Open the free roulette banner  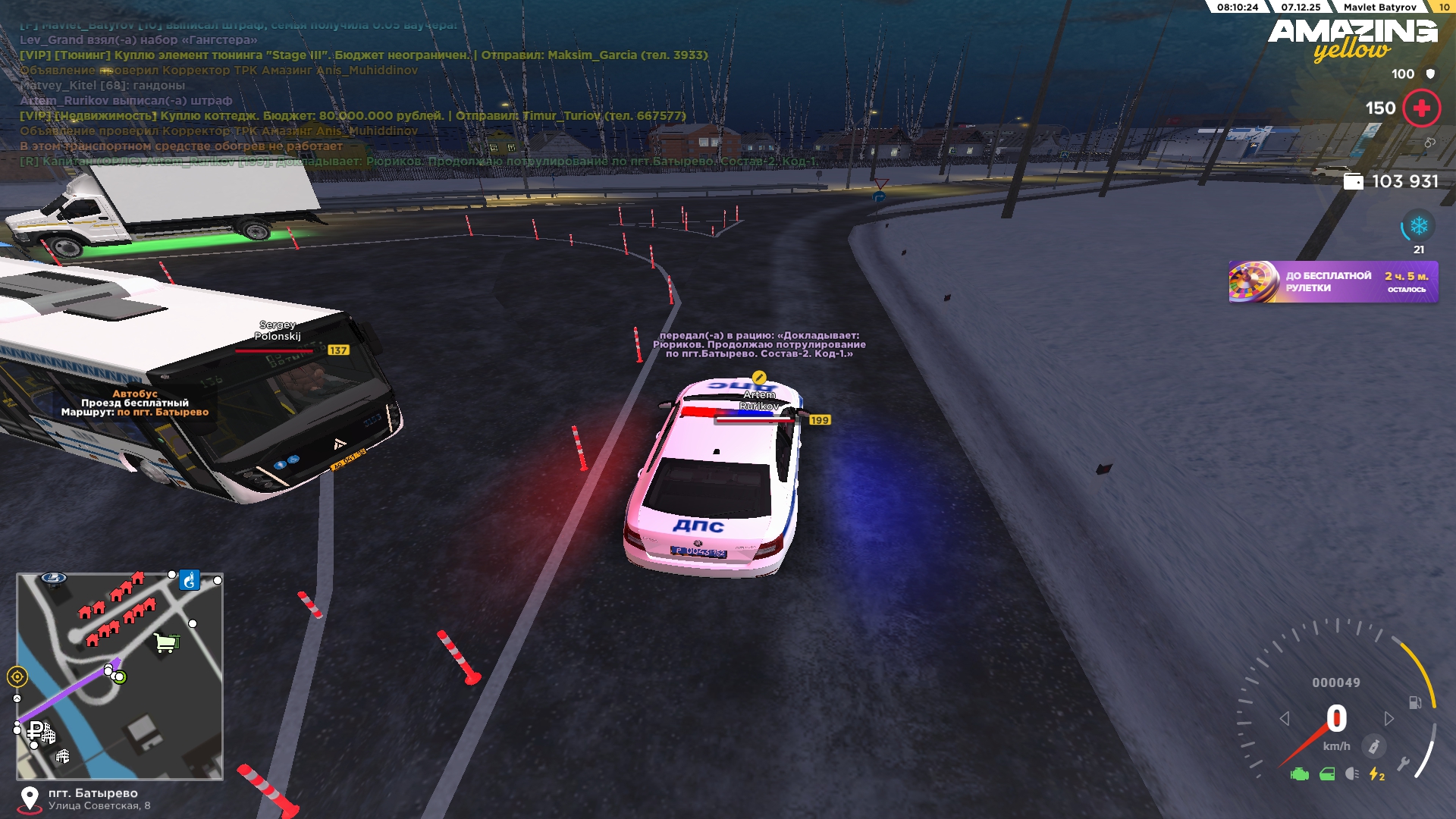[1332, 282]
